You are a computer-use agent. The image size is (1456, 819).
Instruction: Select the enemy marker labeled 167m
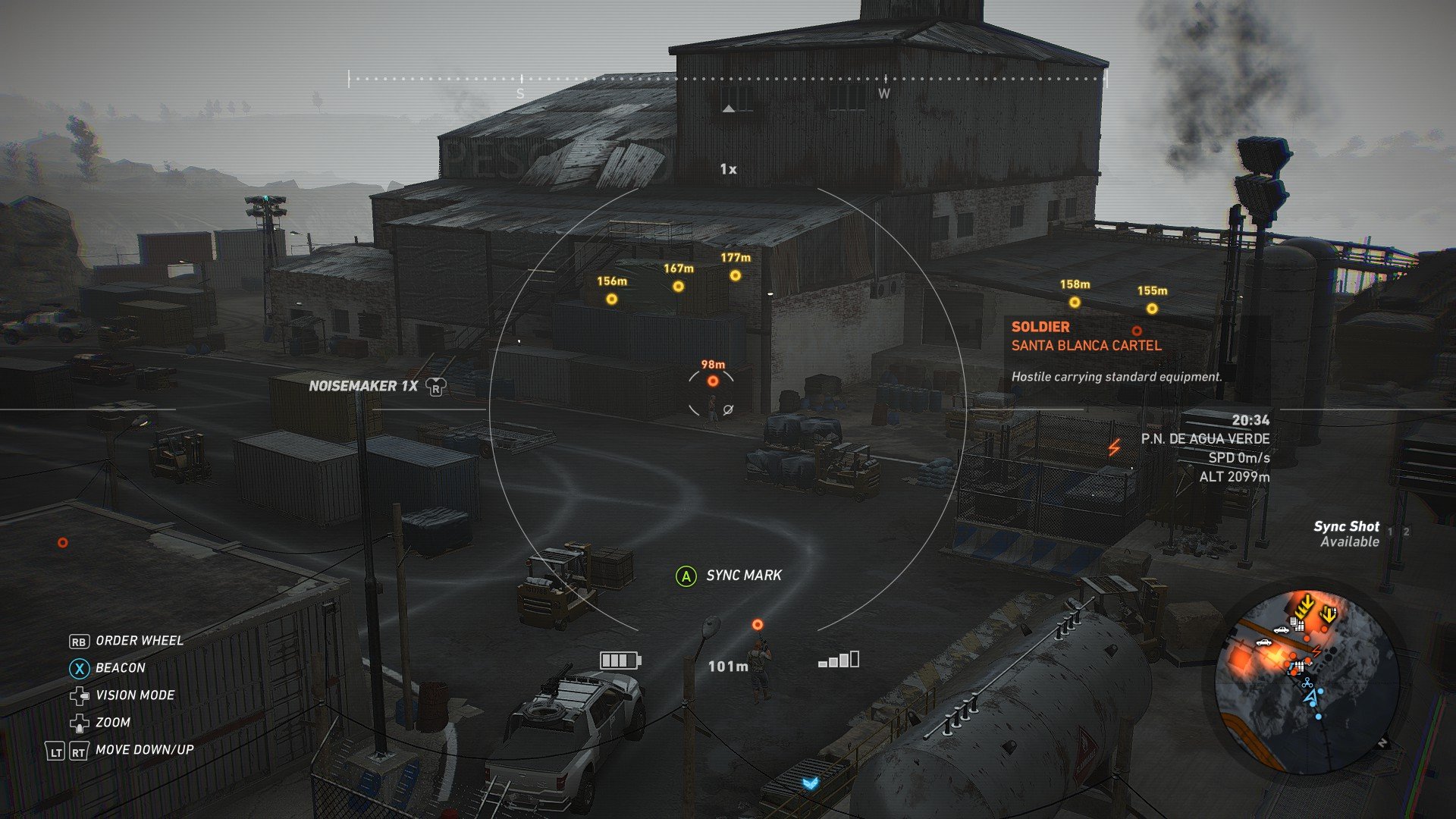[678, 287]
